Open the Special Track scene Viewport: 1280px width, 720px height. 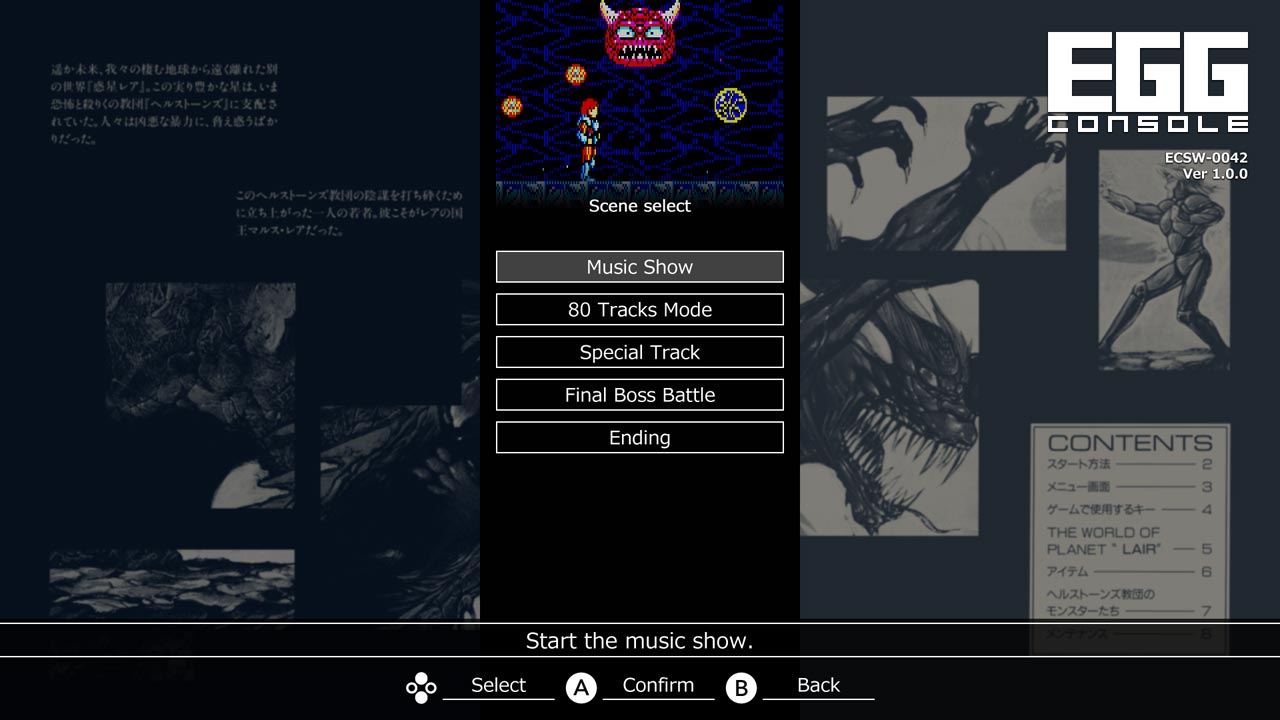[640, 352]
